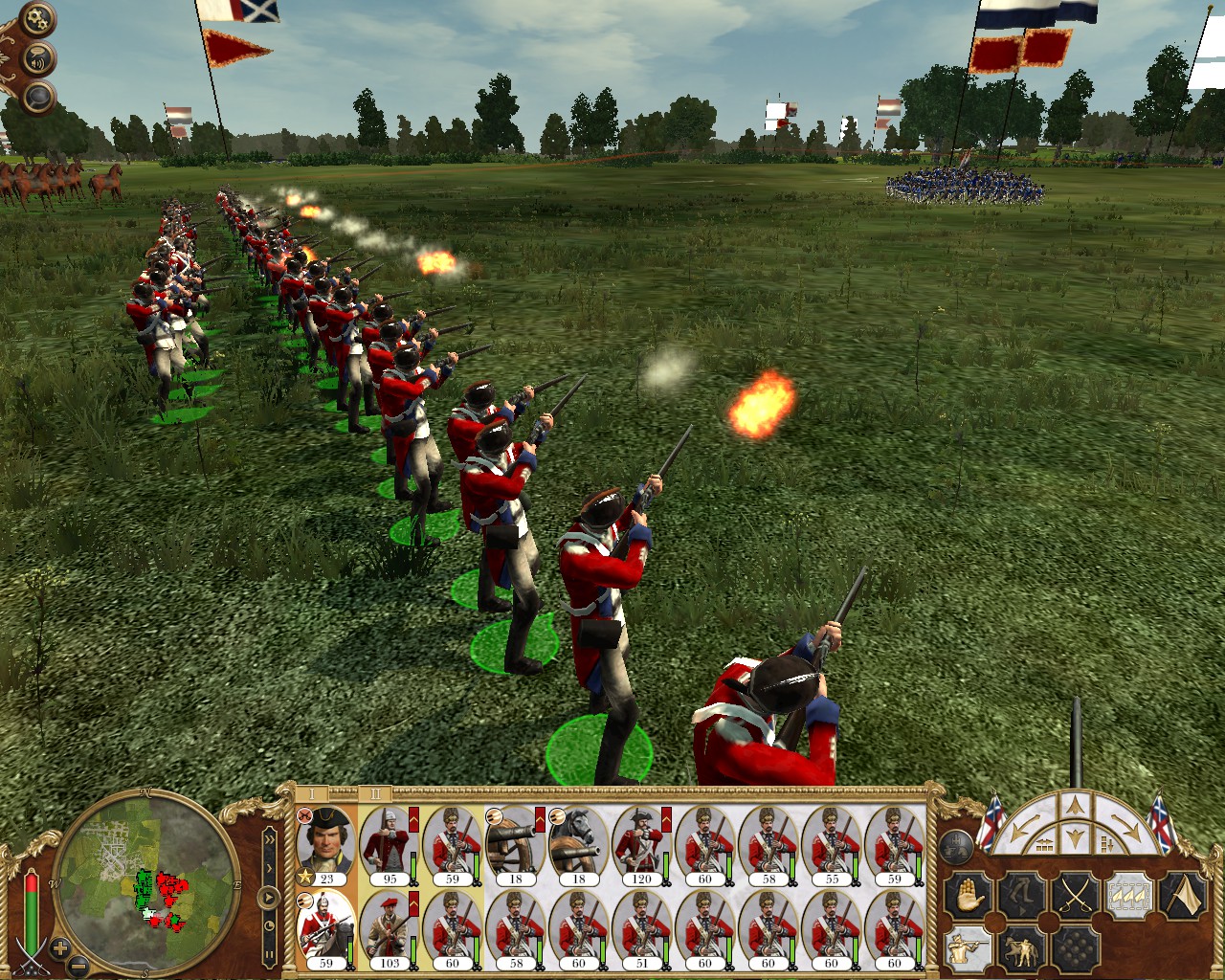Zoom in the minimap with plus button
Image resolution: width=1225 pixels, height=980 pixels.
pos(60,949)
